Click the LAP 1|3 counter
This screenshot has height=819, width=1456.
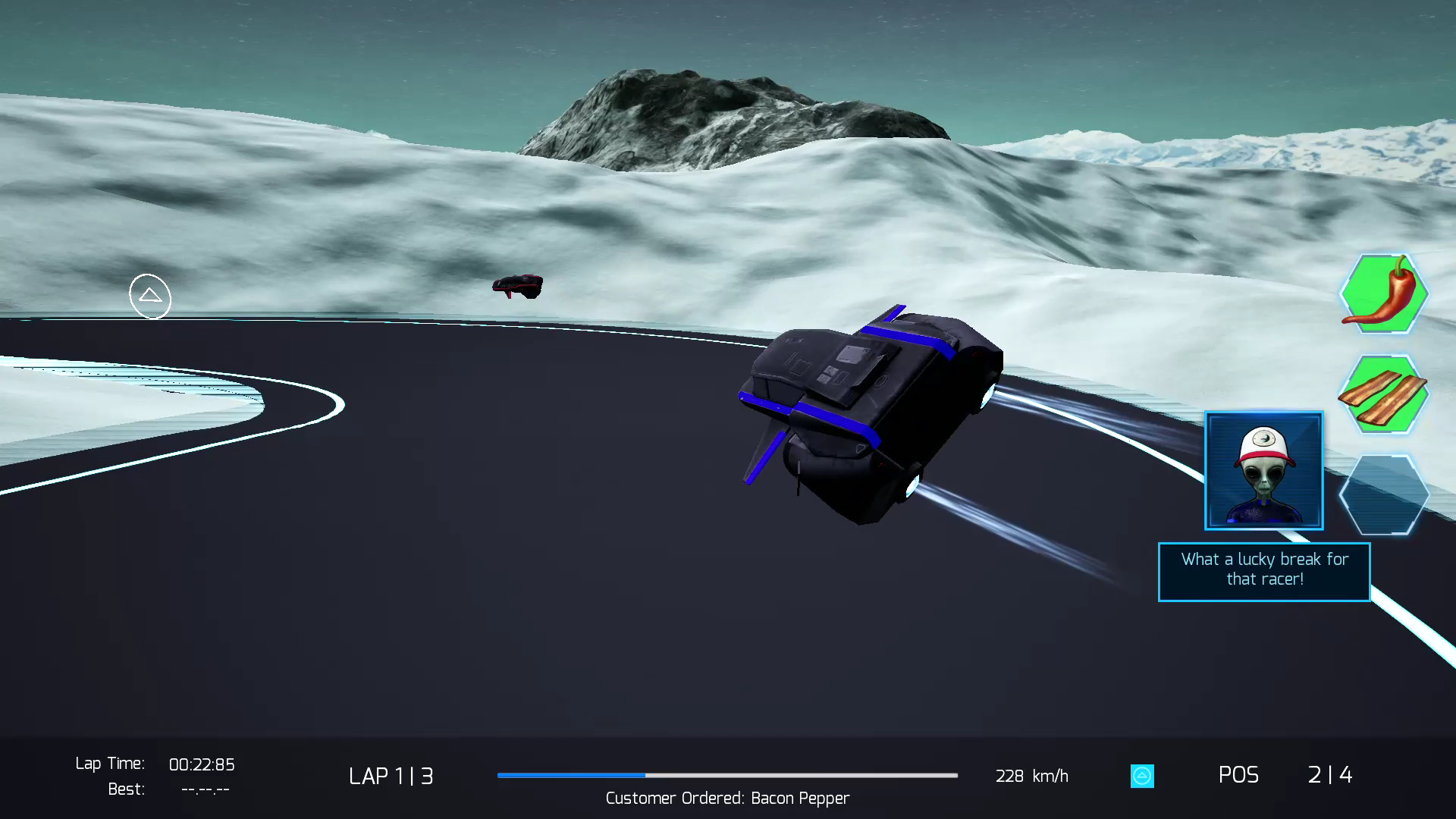point(391,776)
